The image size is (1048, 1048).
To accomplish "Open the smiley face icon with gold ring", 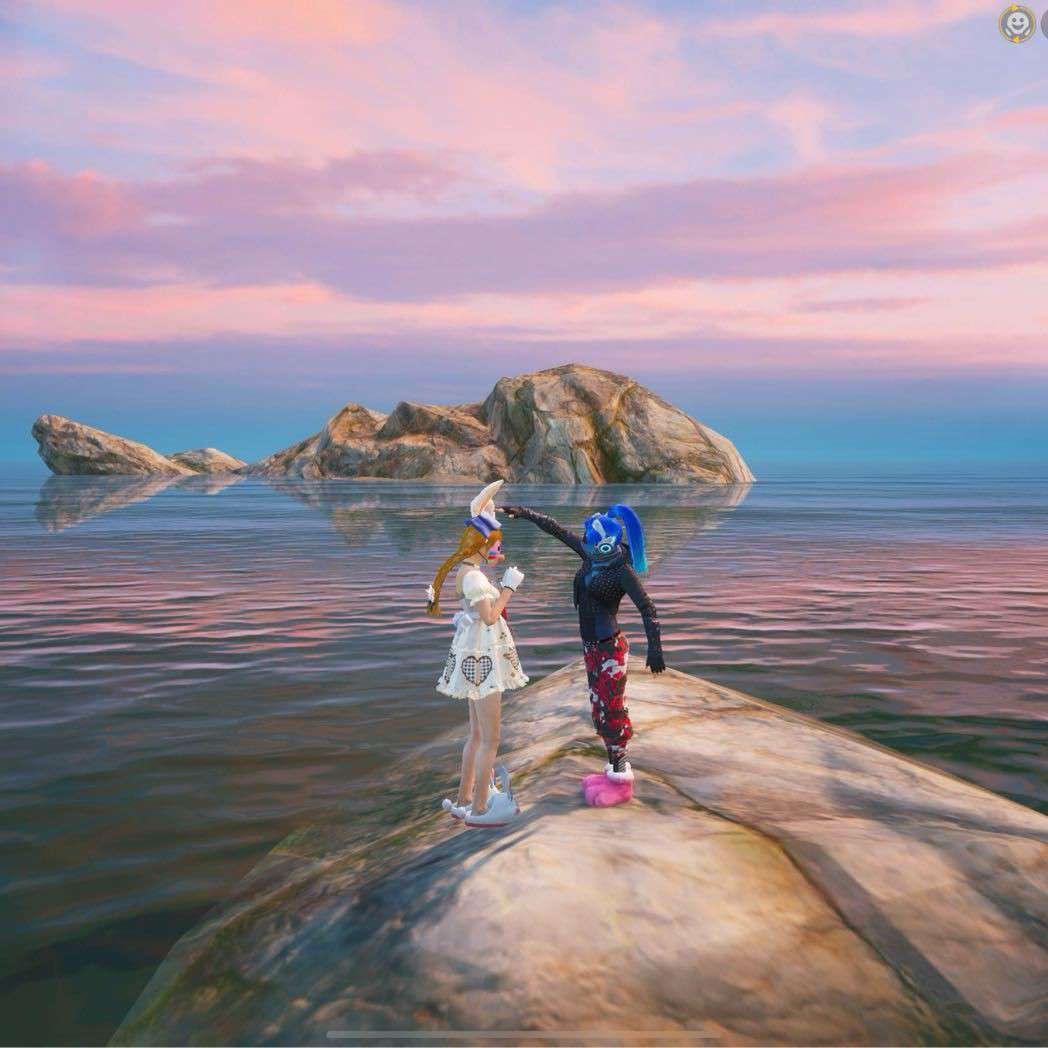I will click(1016, 24).
